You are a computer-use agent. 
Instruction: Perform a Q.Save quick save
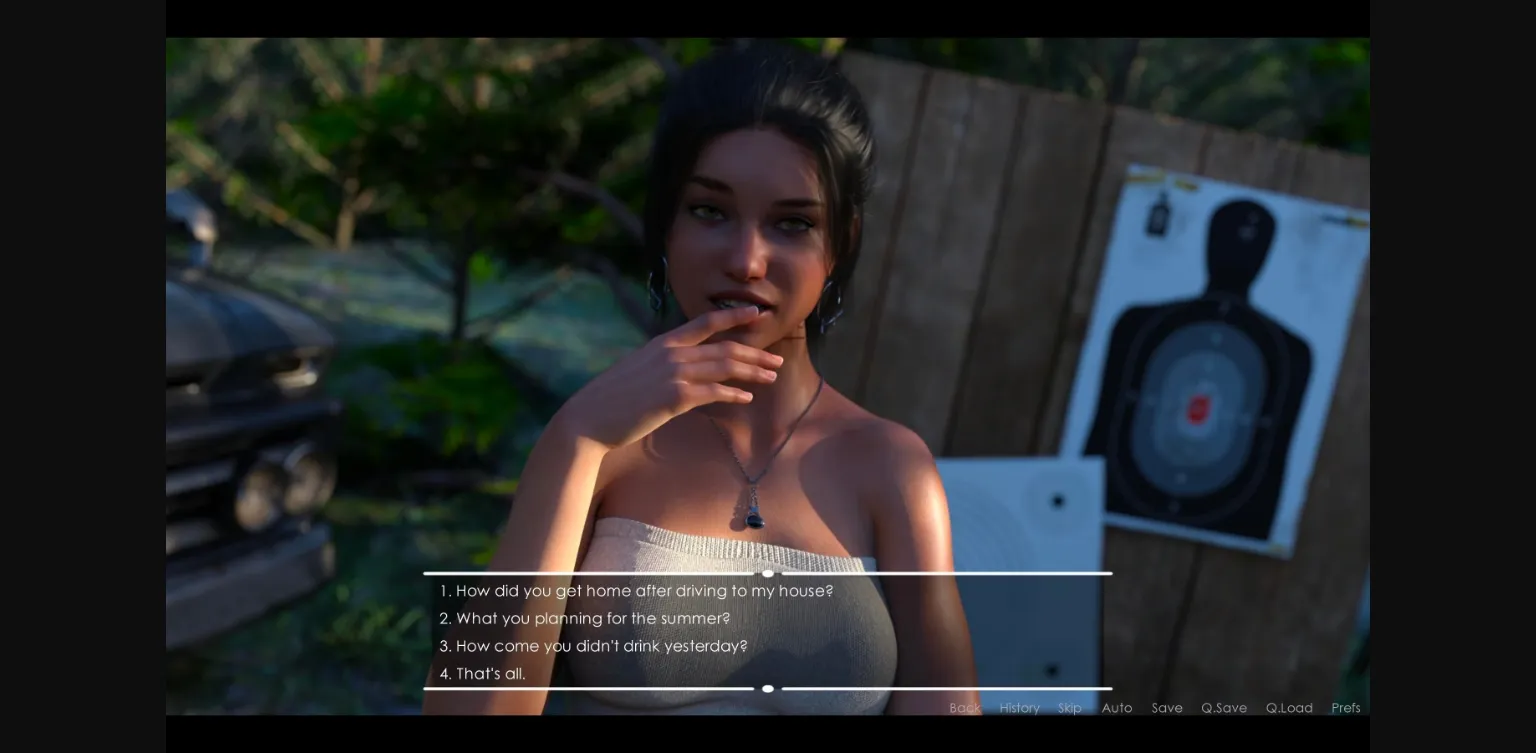coord(1224,708)
